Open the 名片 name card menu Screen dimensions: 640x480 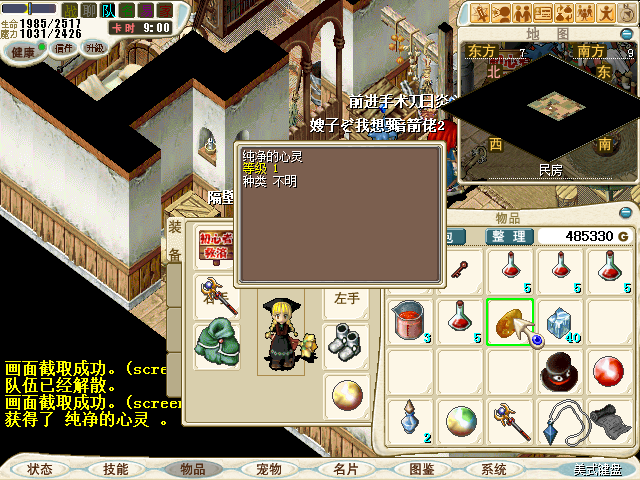click(345, 468)
